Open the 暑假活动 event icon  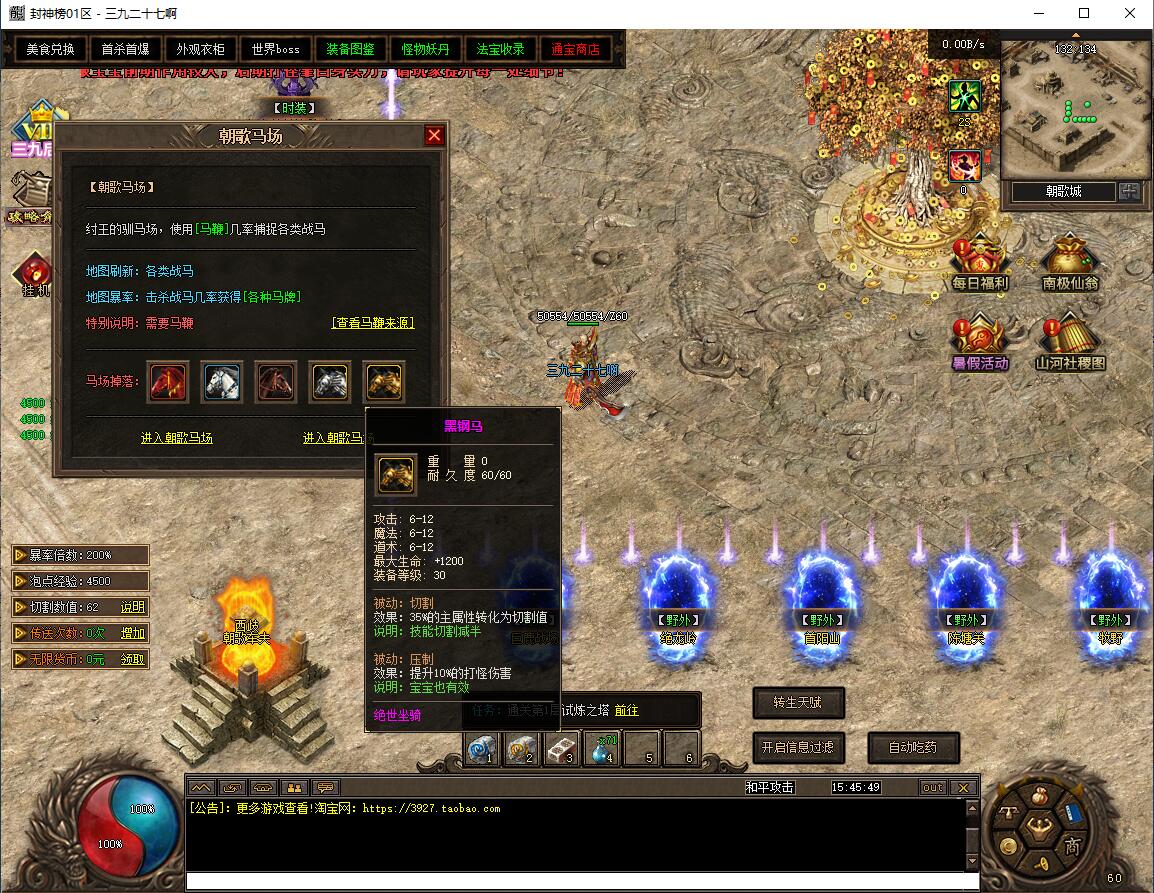tap(980, 344)
